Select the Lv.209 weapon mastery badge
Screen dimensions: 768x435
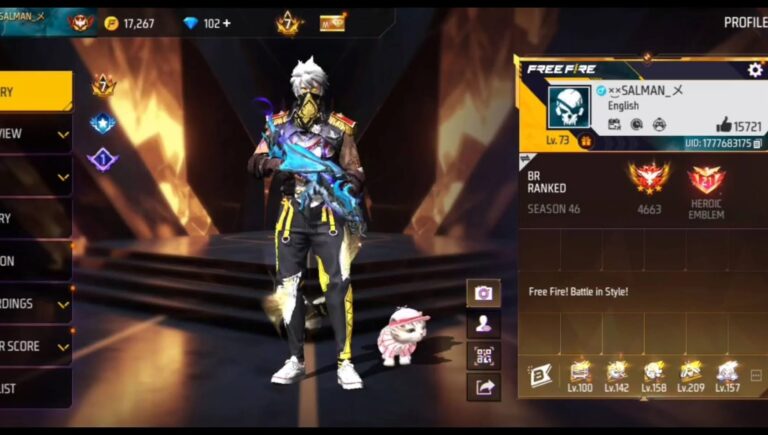(x=691, y=374)
